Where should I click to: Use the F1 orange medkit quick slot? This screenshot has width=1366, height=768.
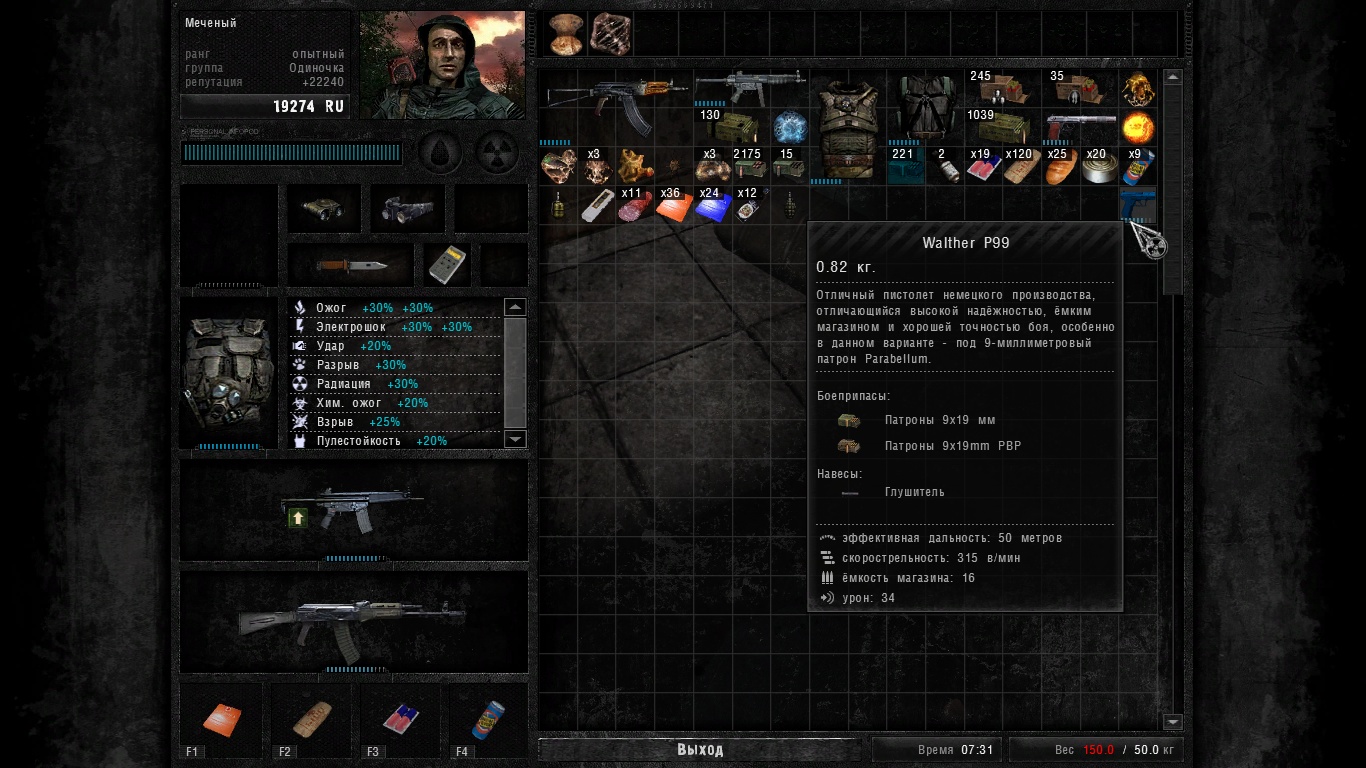pyautogui.click(x=221, y=719)
